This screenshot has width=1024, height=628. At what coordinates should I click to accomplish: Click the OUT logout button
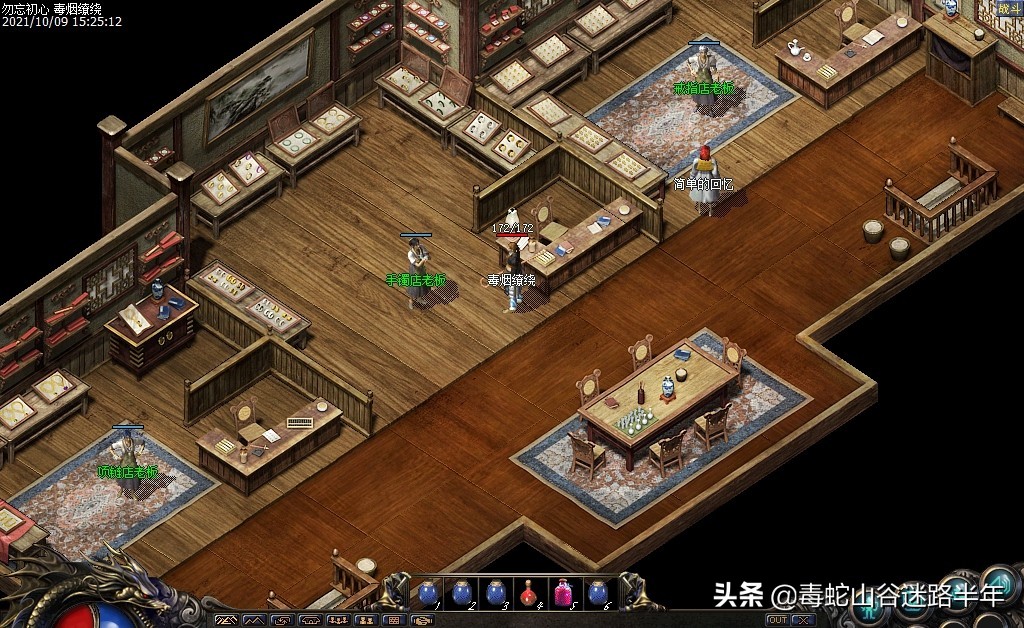coord(777,620)
